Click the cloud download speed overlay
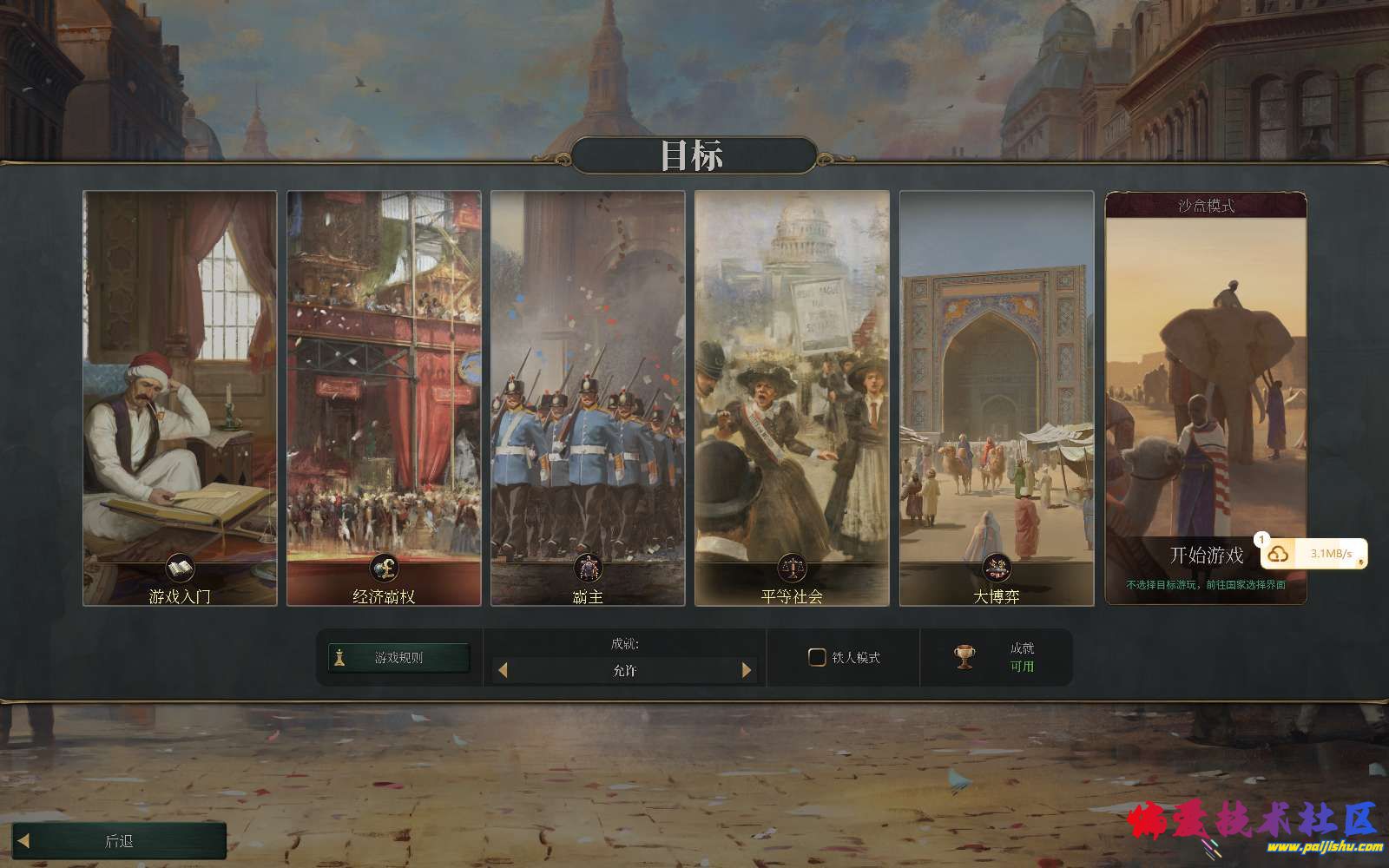This screenshot has height=868, width=1389. coord(1314,554)
